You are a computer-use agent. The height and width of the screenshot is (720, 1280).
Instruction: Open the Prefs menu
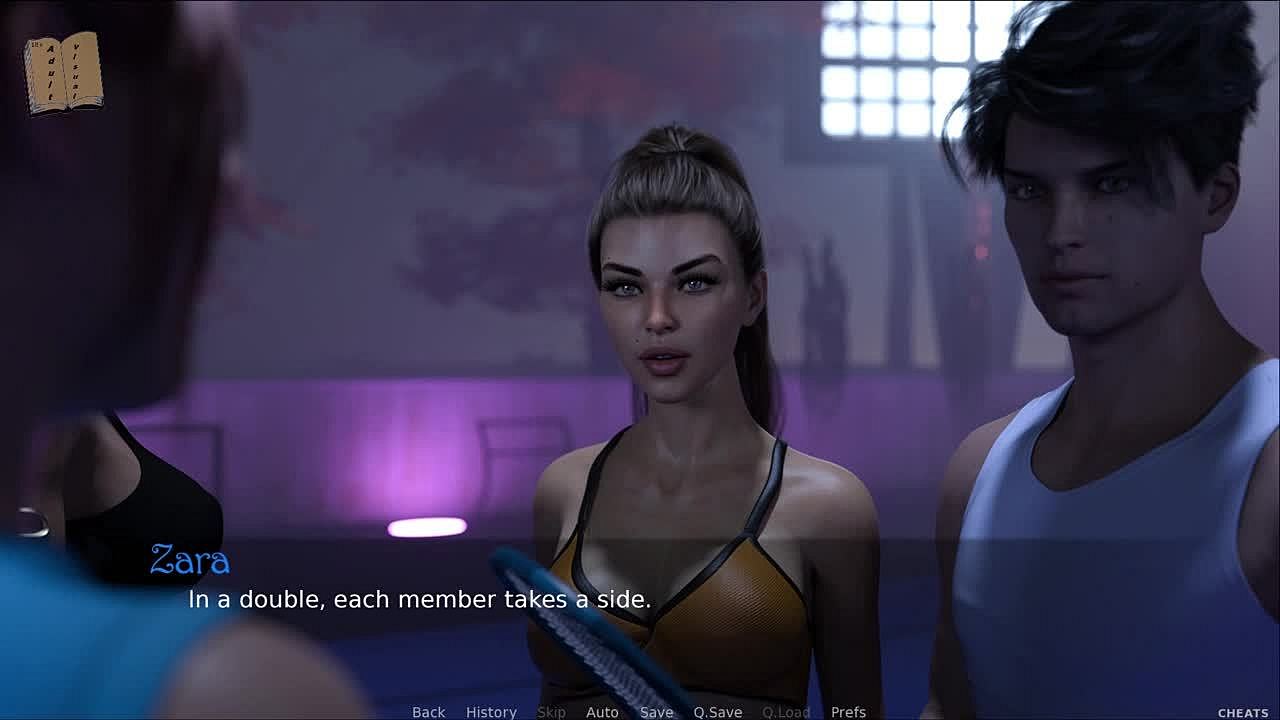point(848,712)
